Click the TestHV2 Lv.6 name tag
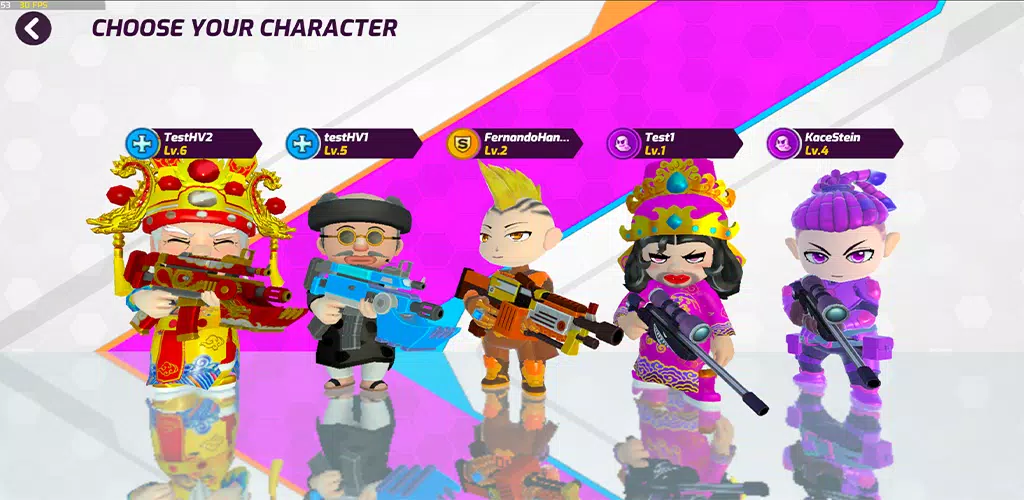 point(194,143)
